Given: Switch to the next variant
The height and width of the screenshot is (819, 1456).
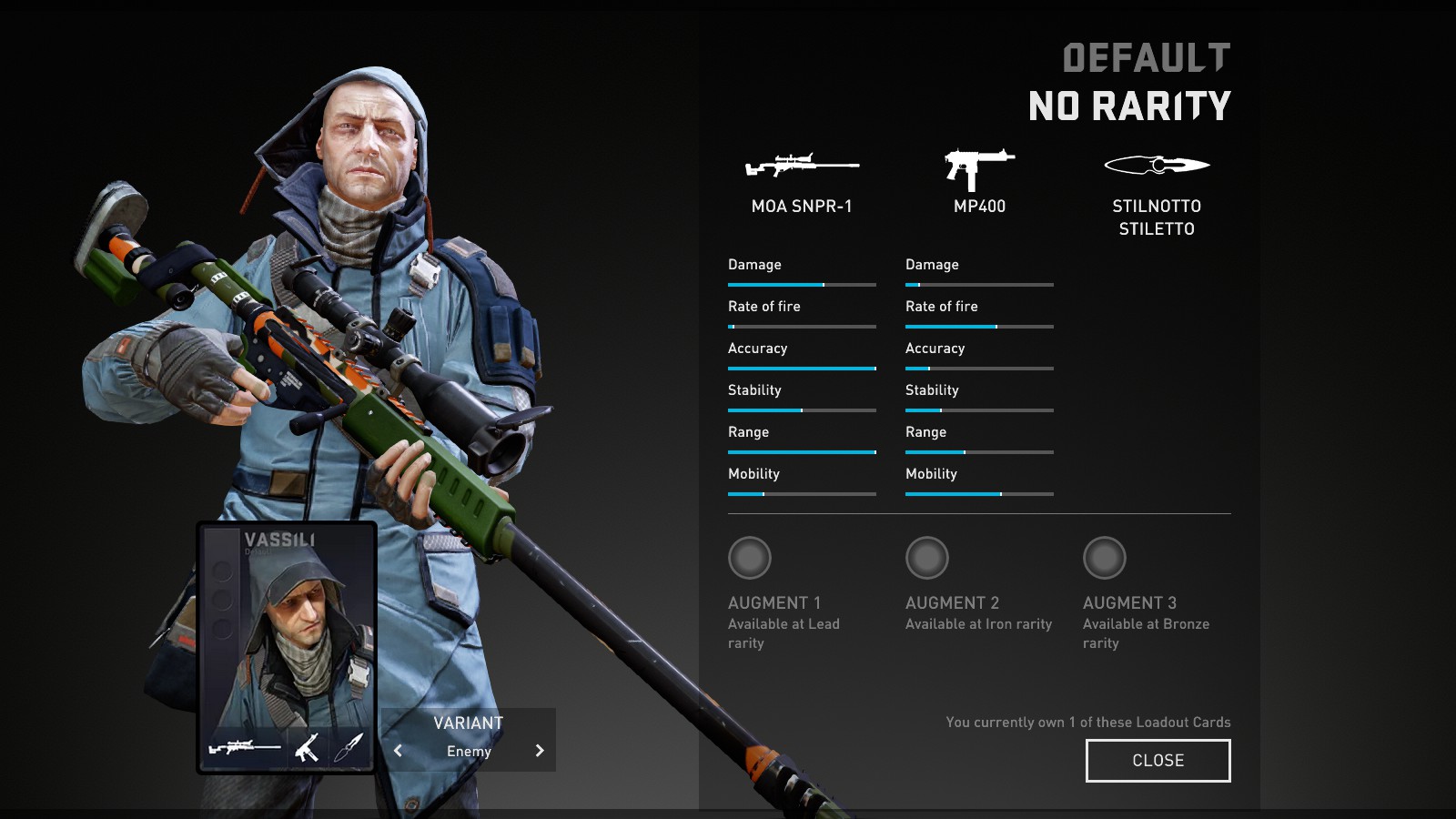Looking at the screenshot, I should 540,751.
